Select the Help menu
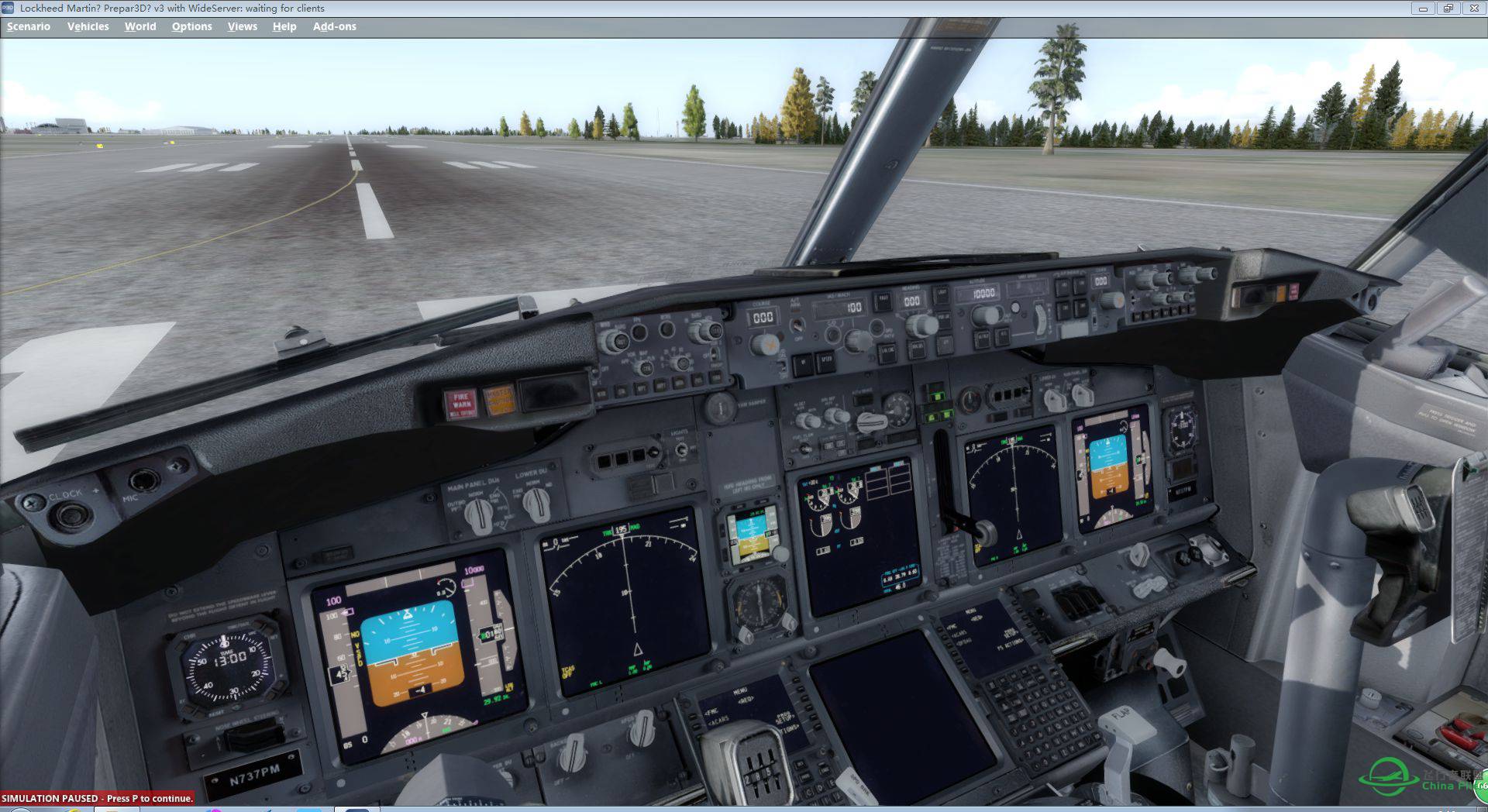Image resolution: width=1488 pixels, height=812 pixels. click(284, 26)
